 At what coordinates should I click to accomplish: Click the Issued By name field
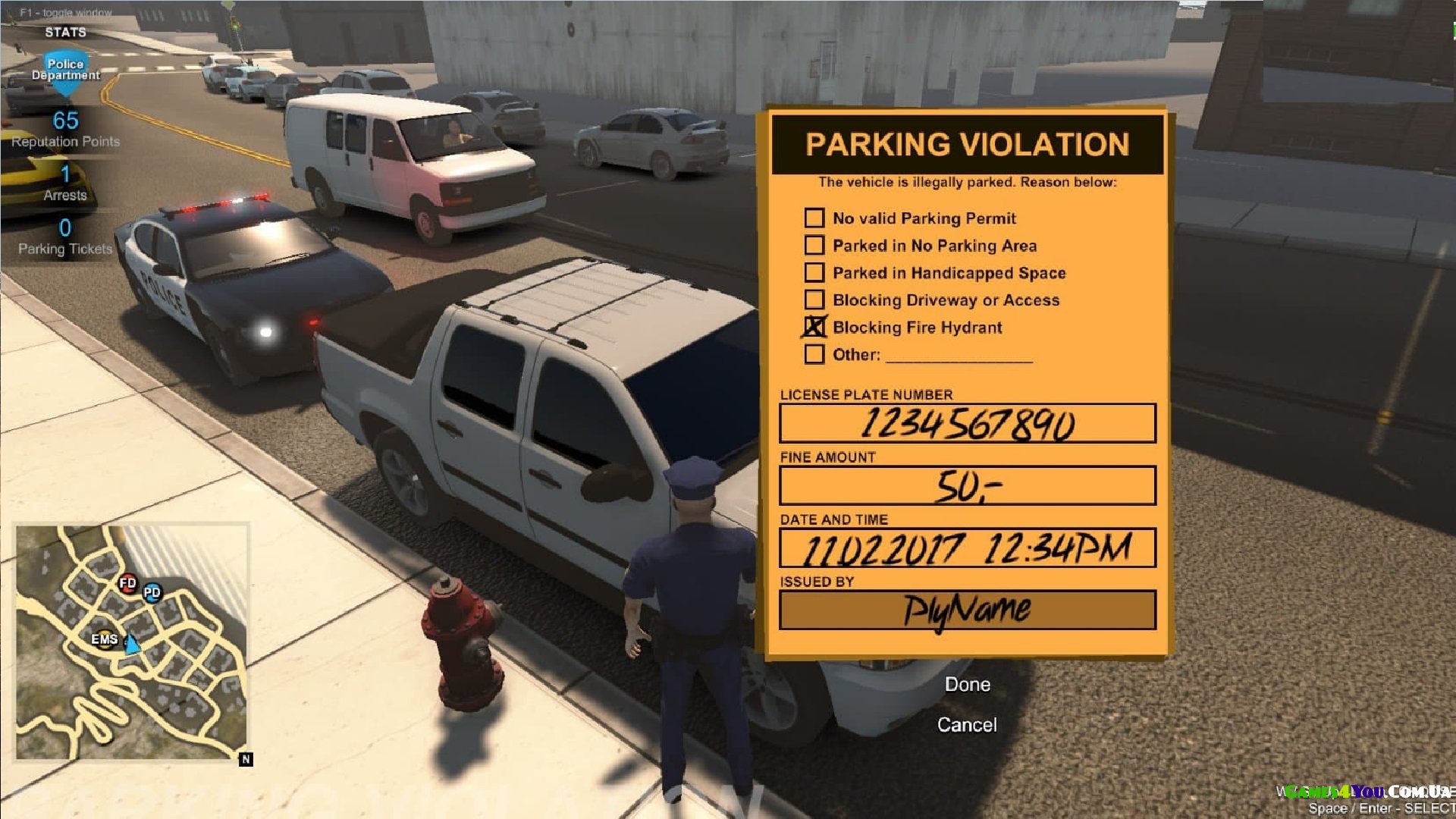point(967,610)
